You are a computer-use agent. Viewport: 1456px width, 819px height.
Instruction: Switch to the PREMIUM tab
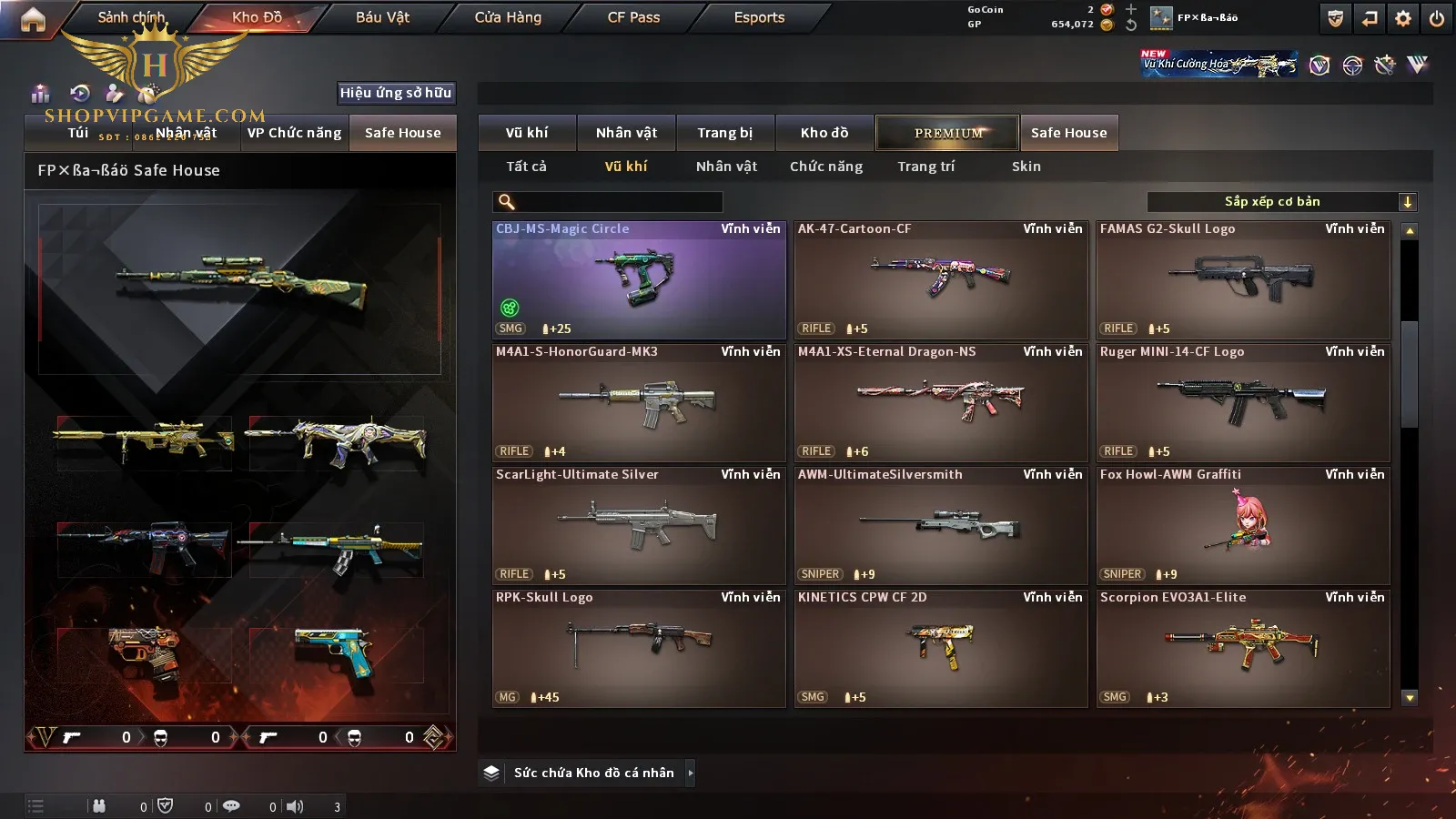(x=947, y=133)
